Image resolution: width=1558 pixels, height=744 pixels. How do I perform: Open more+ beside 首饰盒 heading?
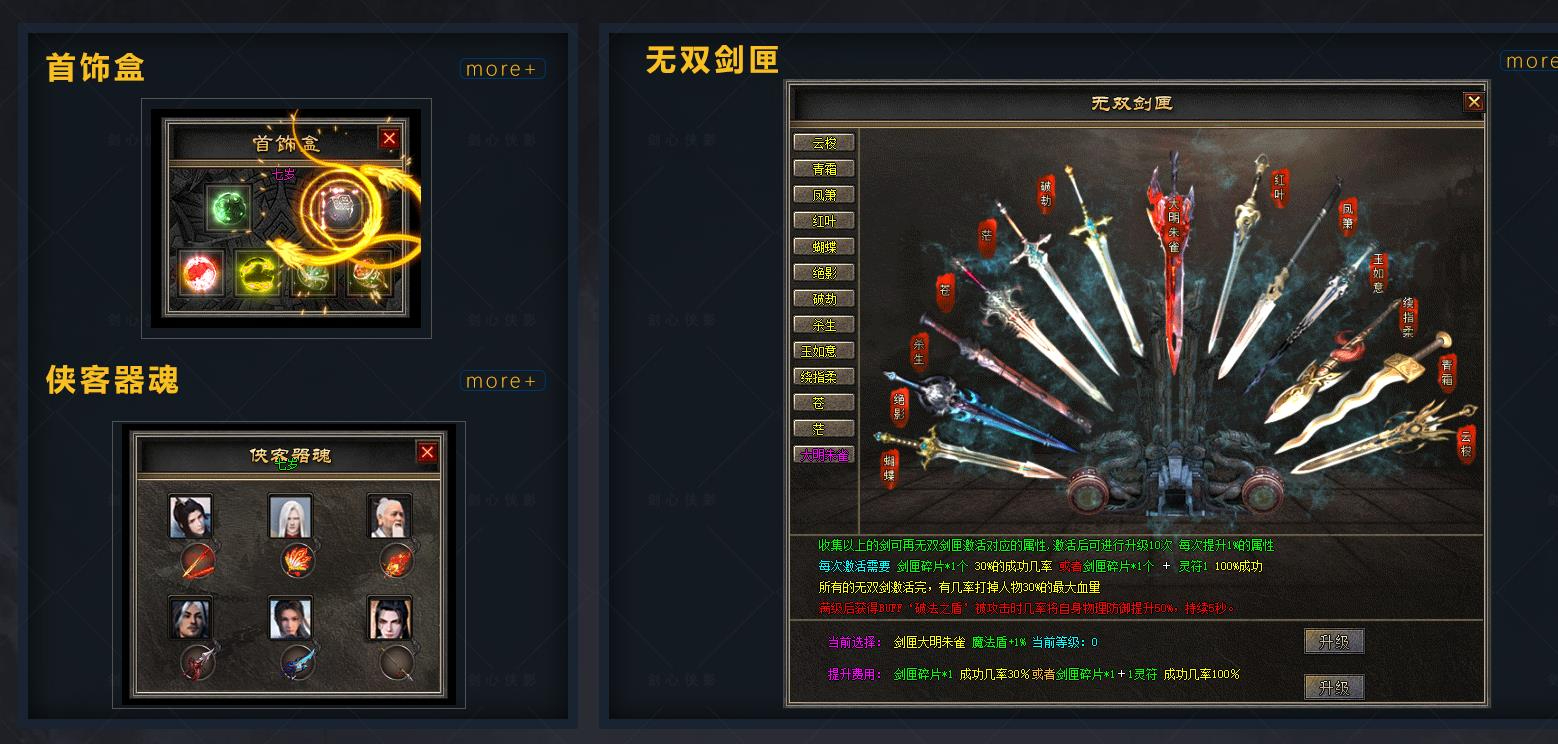pyautogui.click(x=502, y=68)
